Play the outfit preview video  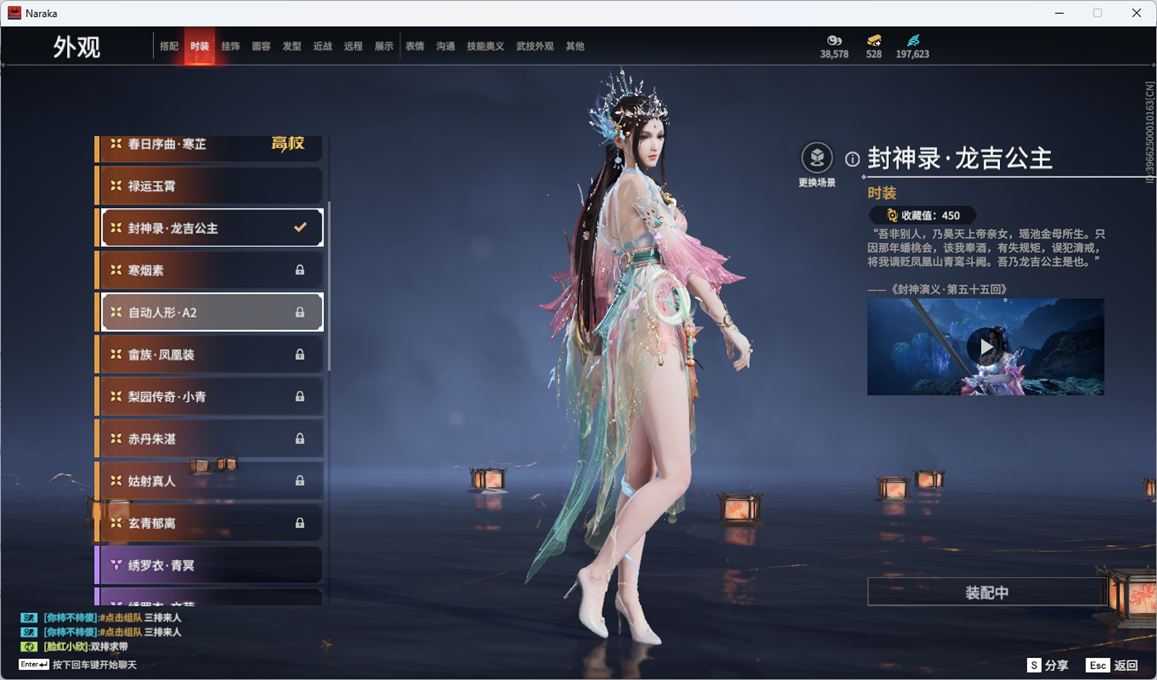985,347
